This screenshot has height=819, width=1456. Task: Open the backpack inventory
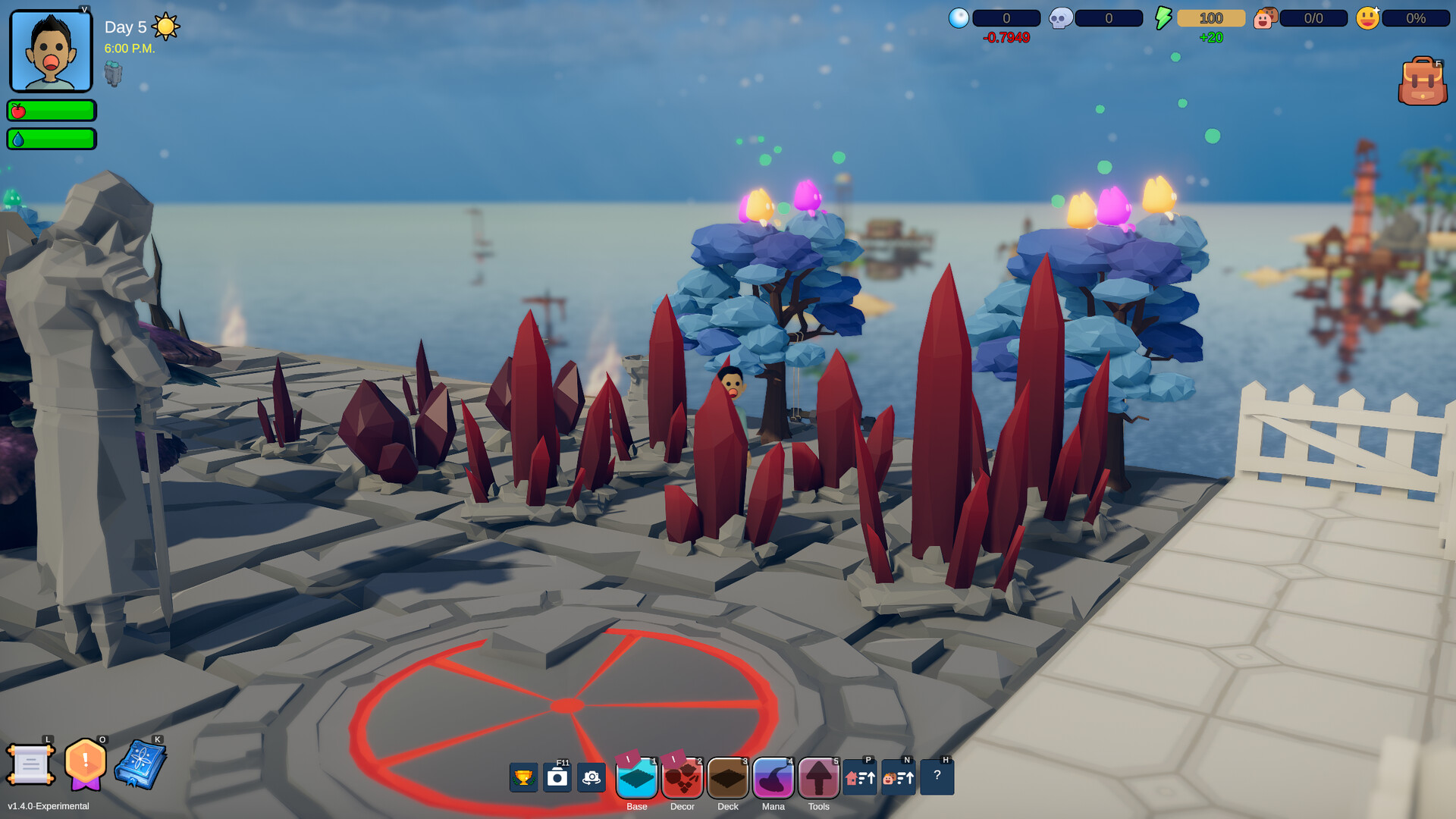pyautogui.click(x=1422, y=82)
